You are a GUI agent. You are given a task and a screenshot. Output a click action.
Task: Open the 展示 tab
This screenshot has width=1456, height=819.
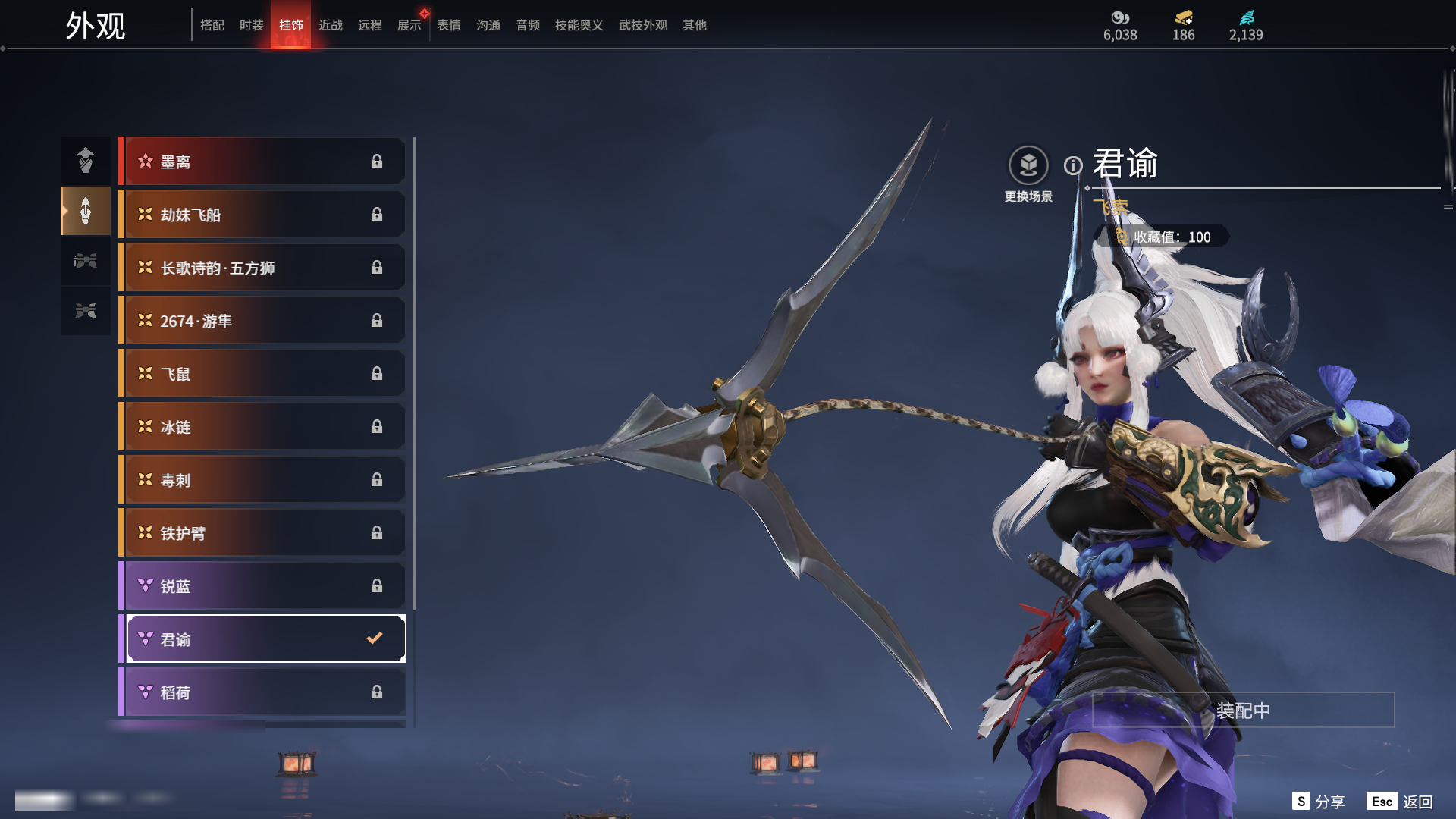[409, 25]
